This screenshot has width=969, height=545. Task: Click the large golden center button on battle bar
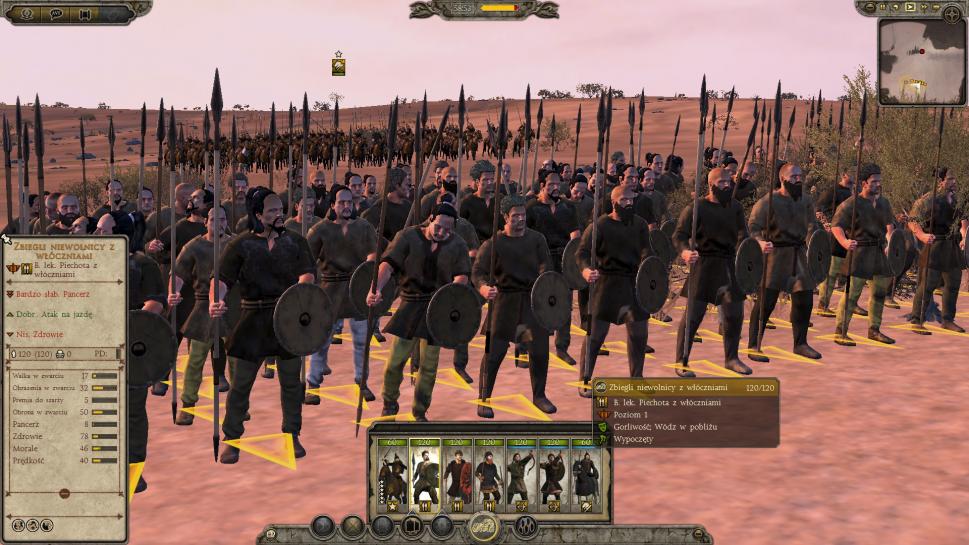coord(484,526)
